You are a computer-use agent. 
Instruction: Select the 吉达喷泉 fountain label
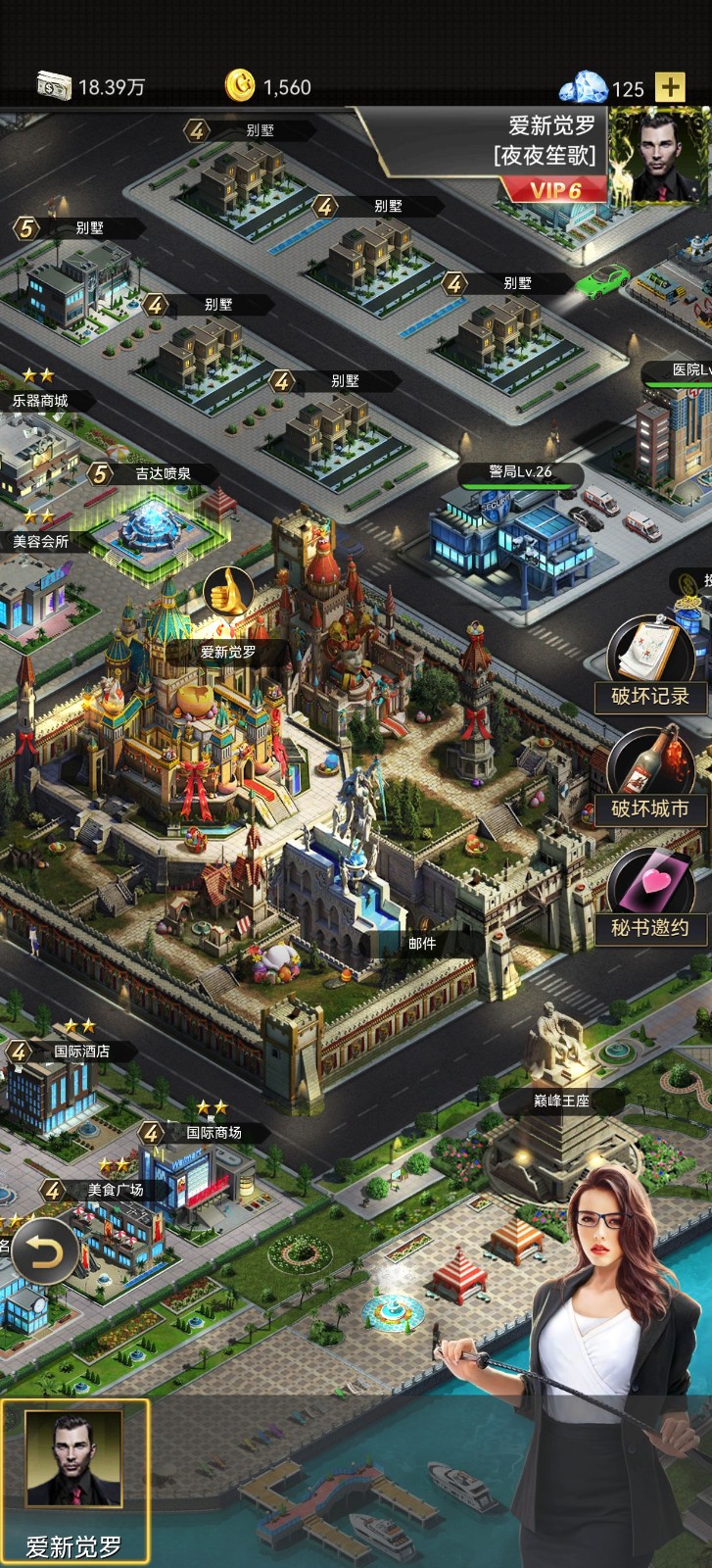point(163,474)
